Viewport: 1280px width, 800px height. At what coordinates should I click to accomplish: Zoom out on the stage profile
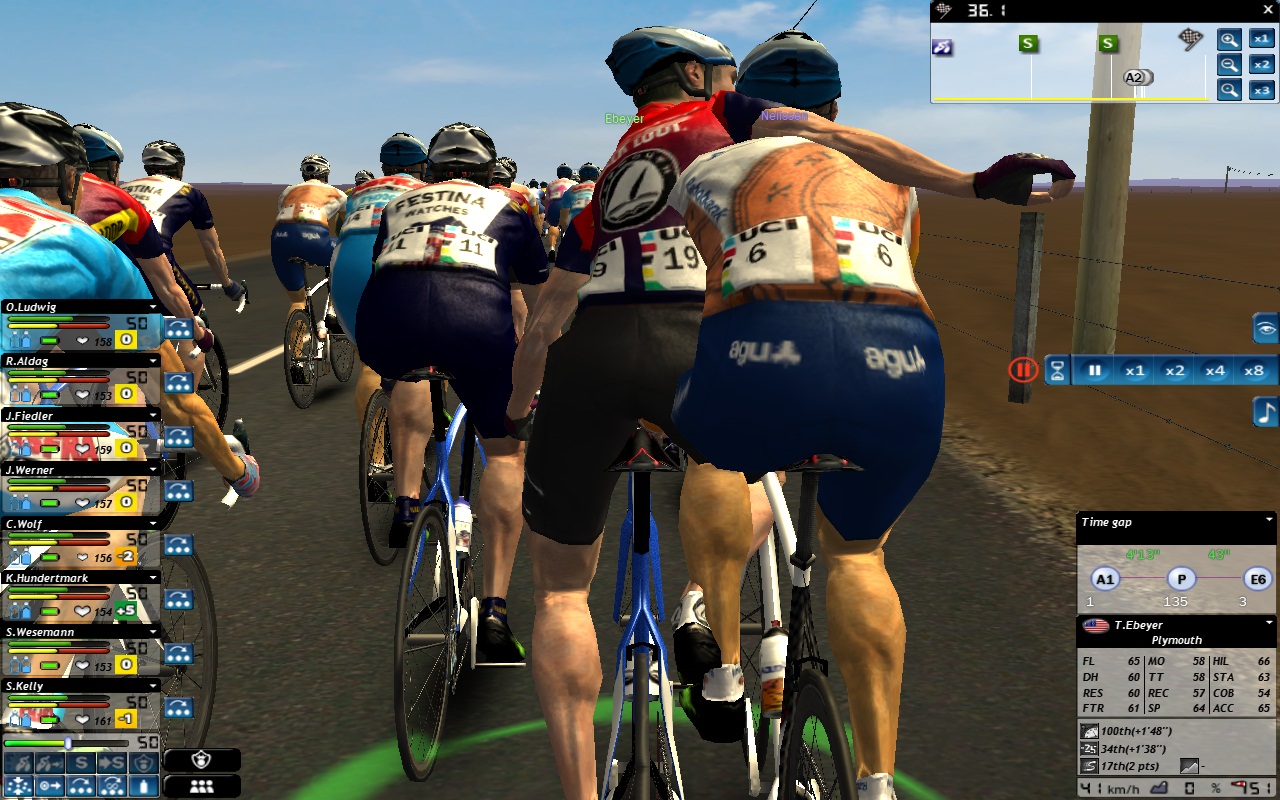(x=1229, y=65)
